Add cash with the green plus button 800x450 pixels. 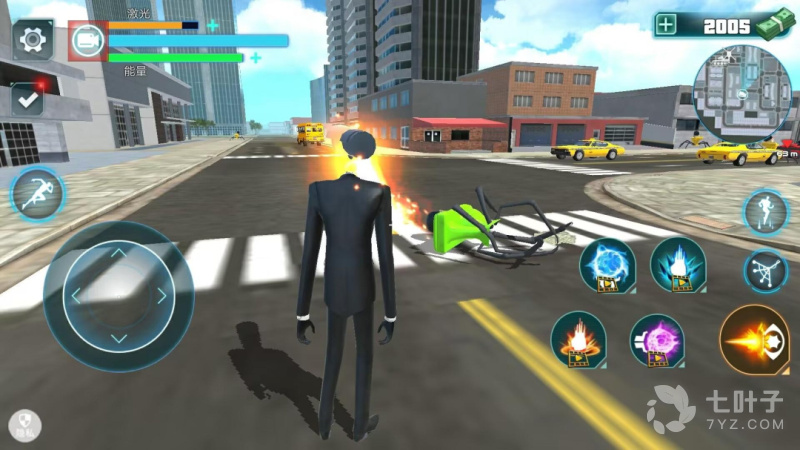tap(667, 25)
